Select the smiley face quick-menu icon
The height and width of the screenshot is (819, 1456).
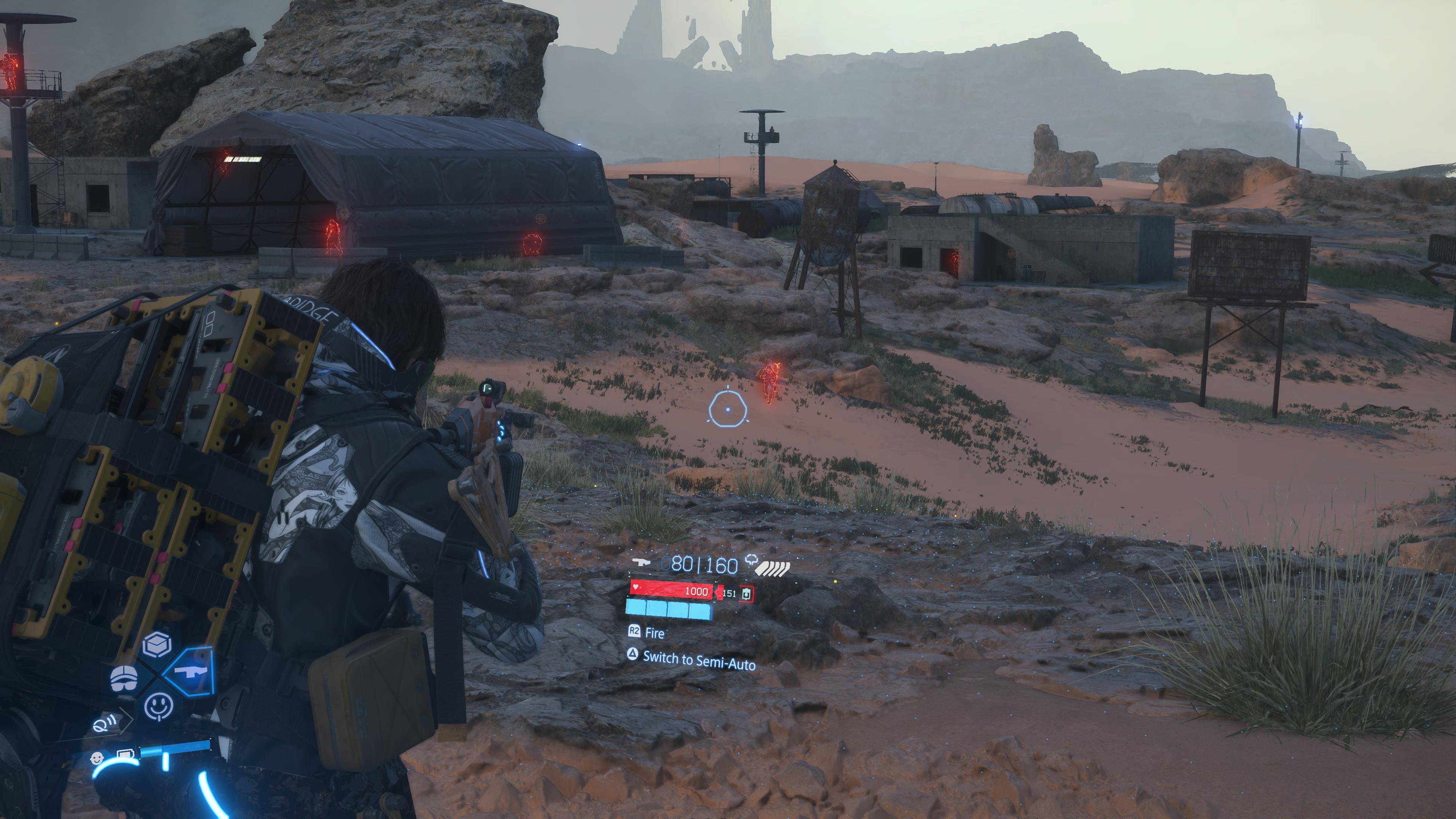(x=159, y=707)
